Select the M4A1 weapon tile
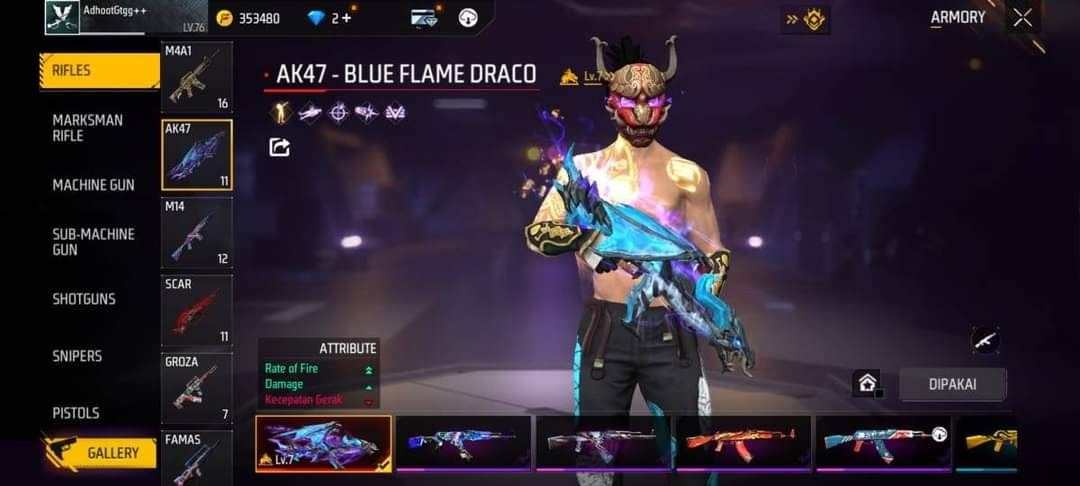The height and width of the screenshot is (486, 1080). click(196, 77)
